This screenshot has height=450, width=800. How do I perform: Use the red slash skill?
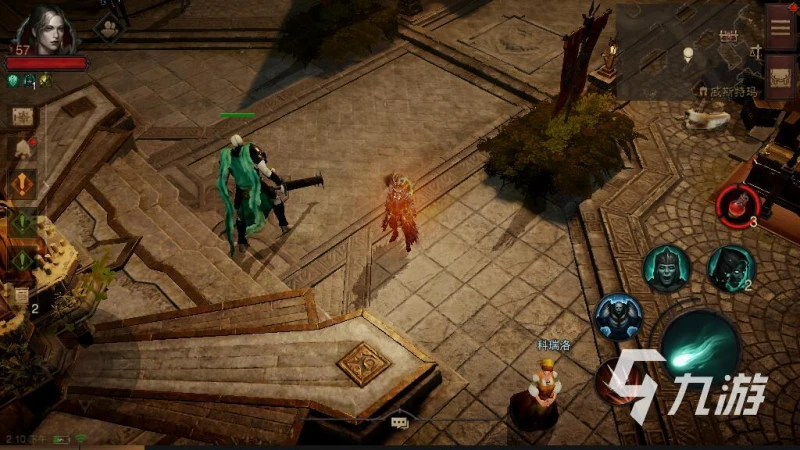(x=612, y=378)
